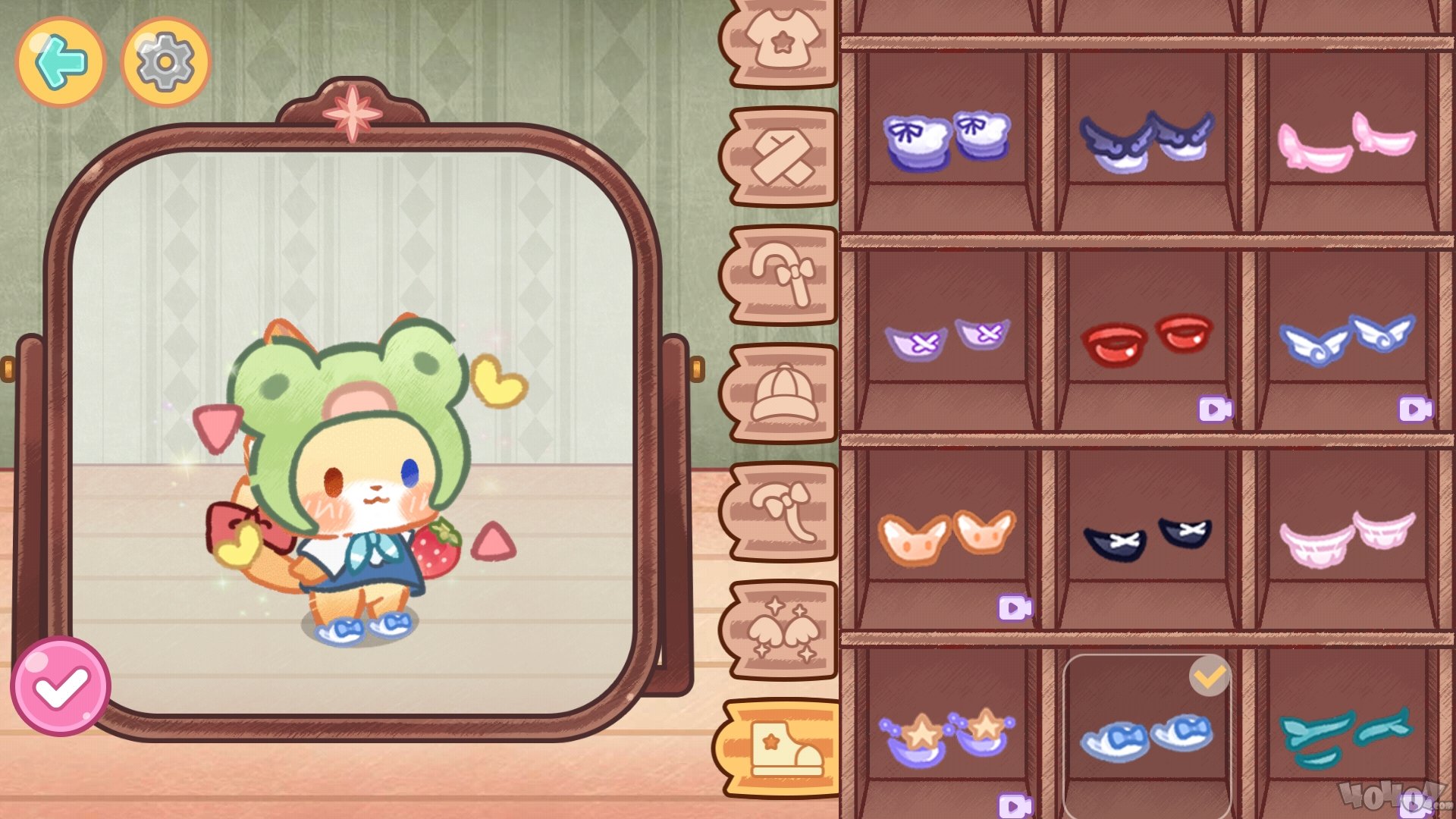Select the sparkle hearts effects tab
The image size is (1456, 819).
(783, 630)
